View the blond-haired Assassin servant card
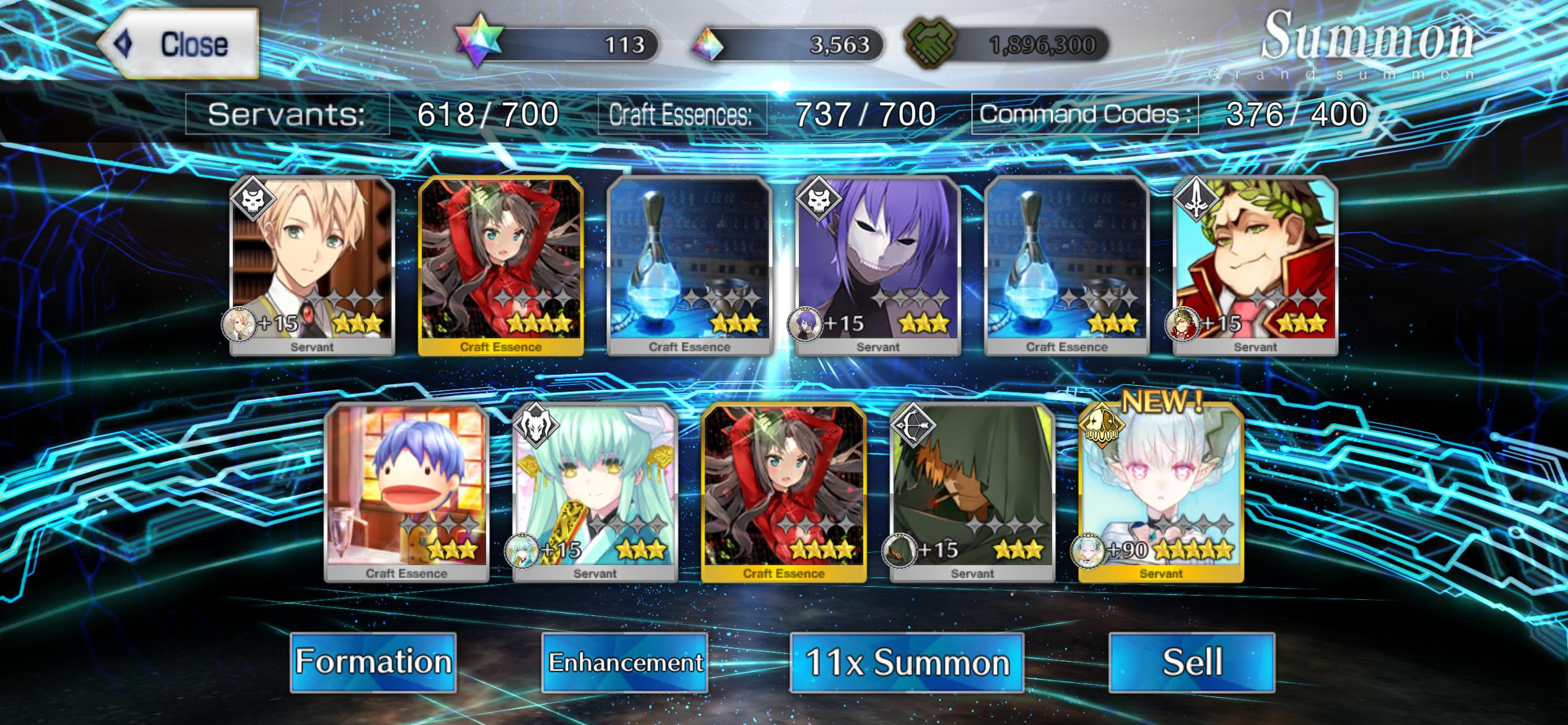This screenshot has width=1568, height=725. click(312, 266)
